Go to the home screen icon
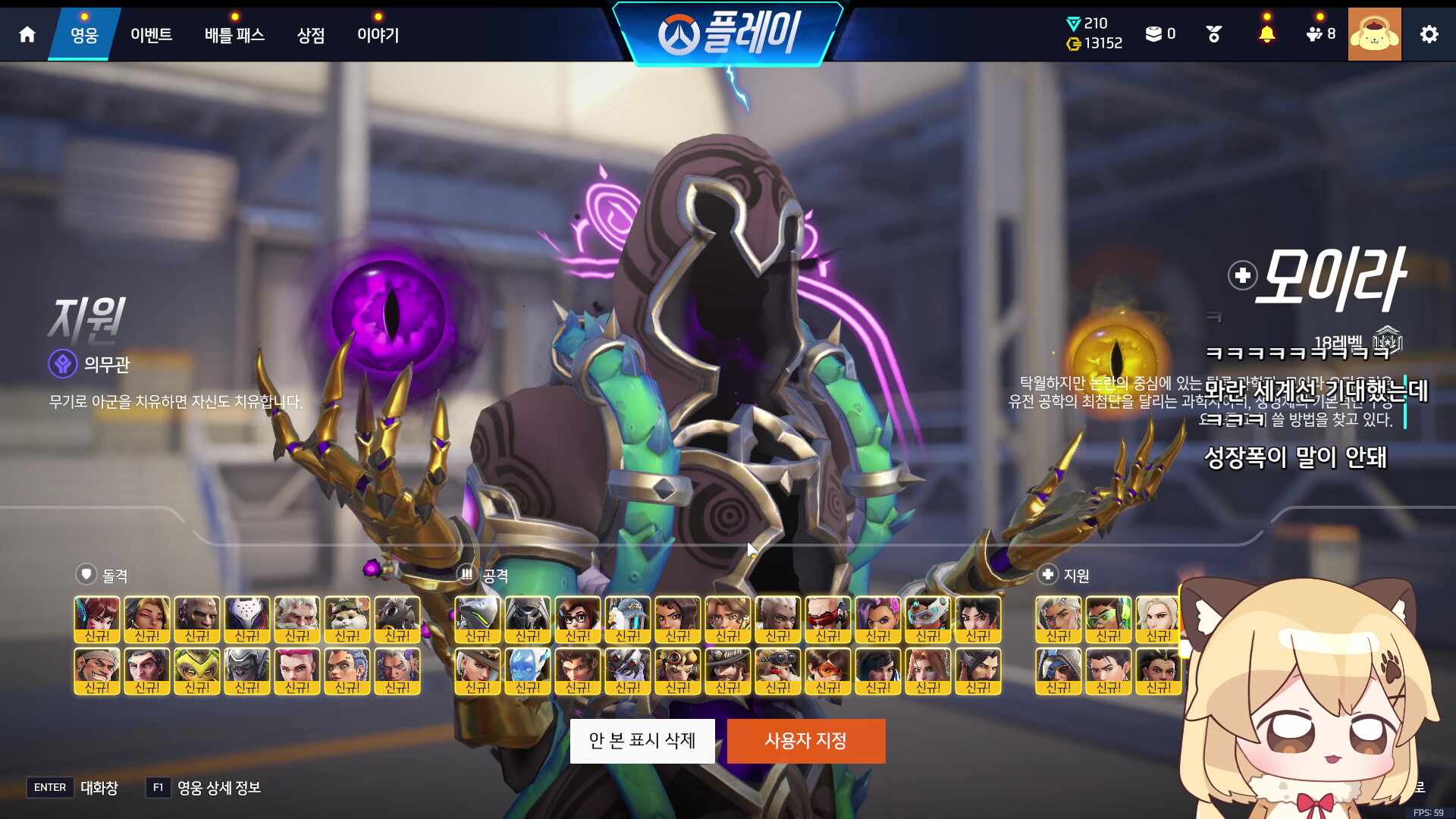This screenshot has height=819, width=1456. [x=27, y=34]
